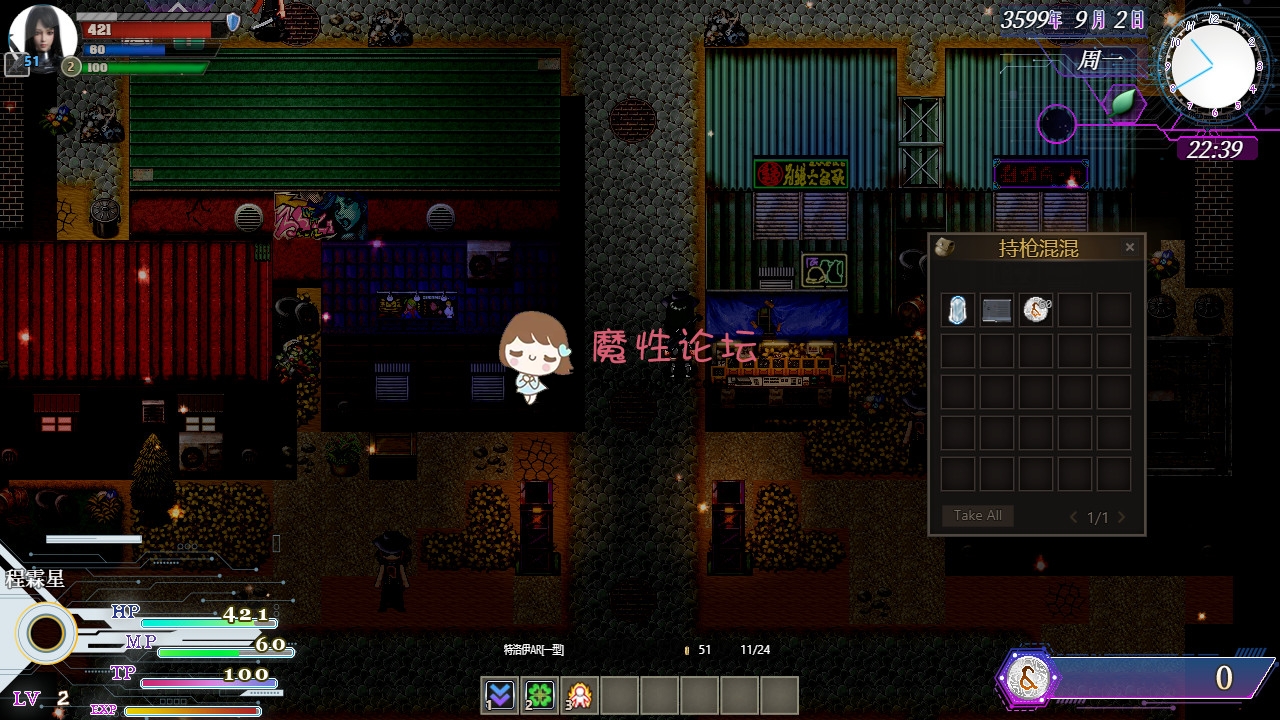
Task: Select the green clover skill in hotbar slot 2
Action: pyautogui.click(x=539, y=694)
